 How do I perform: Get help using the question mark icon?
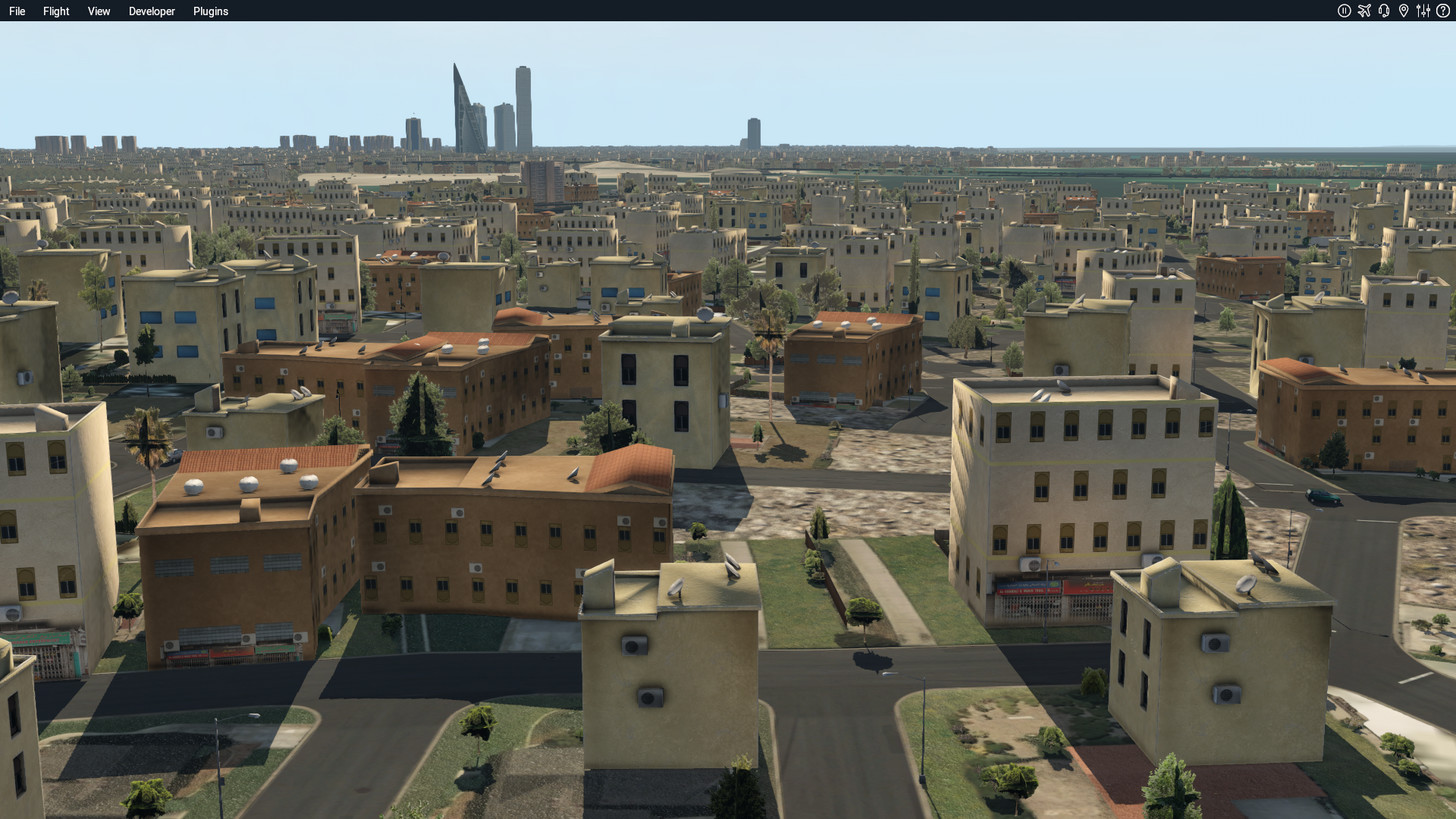coord(1443,11)
